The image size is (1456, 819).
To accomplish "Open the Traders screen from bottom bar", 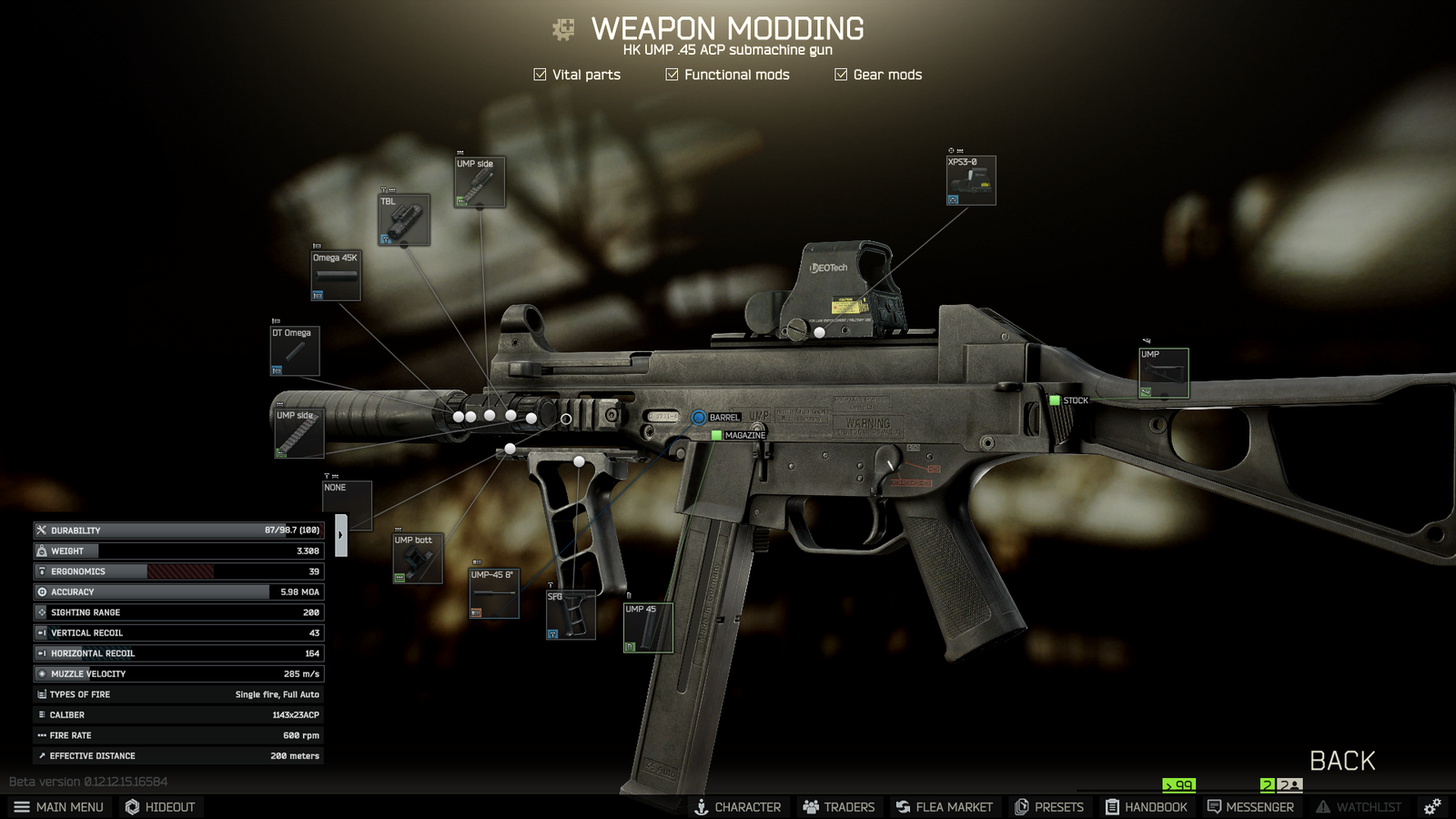I will 809,806.
